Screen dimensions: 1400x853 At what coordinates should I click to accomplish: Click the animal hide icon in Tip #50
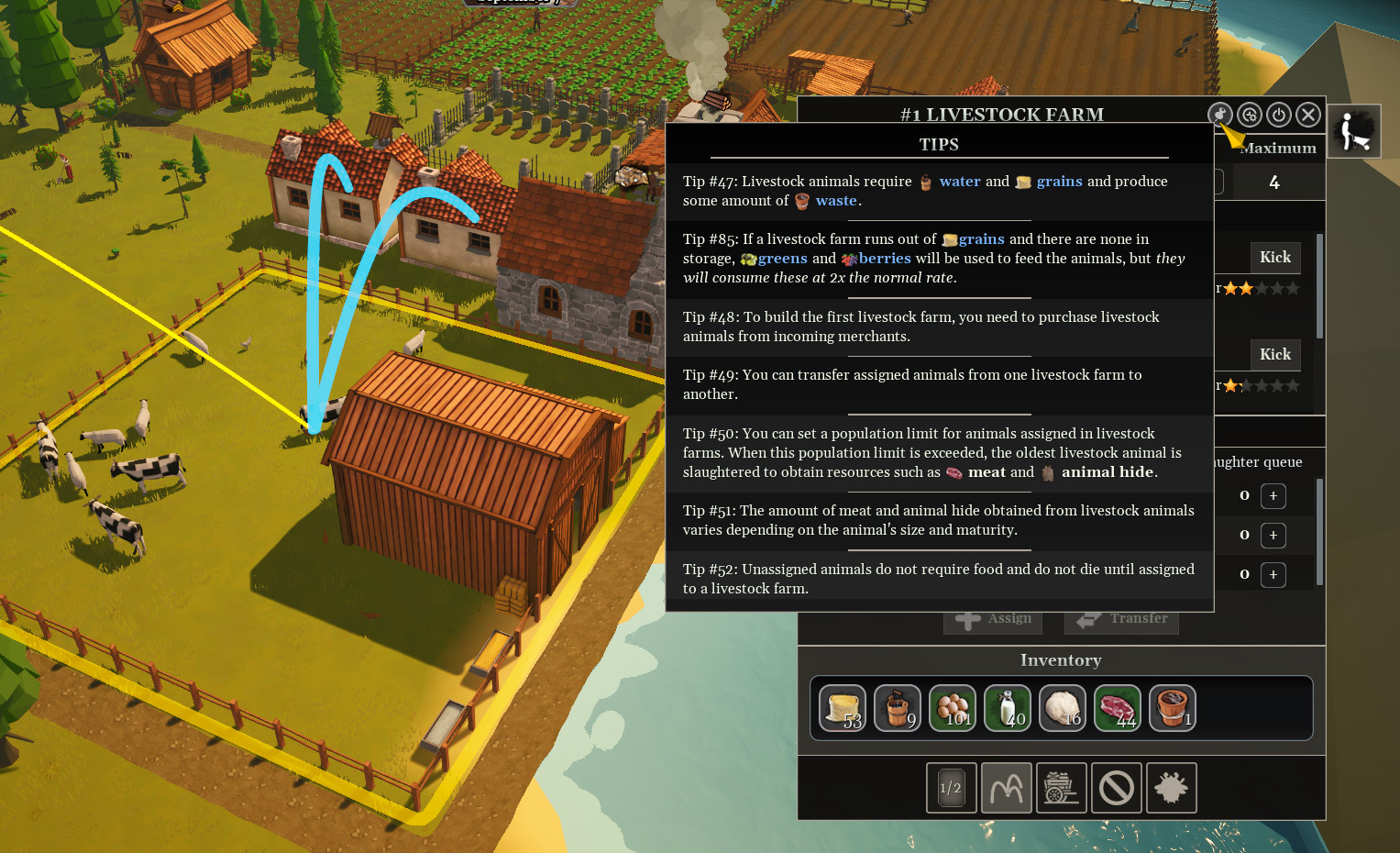[1046, 471]
